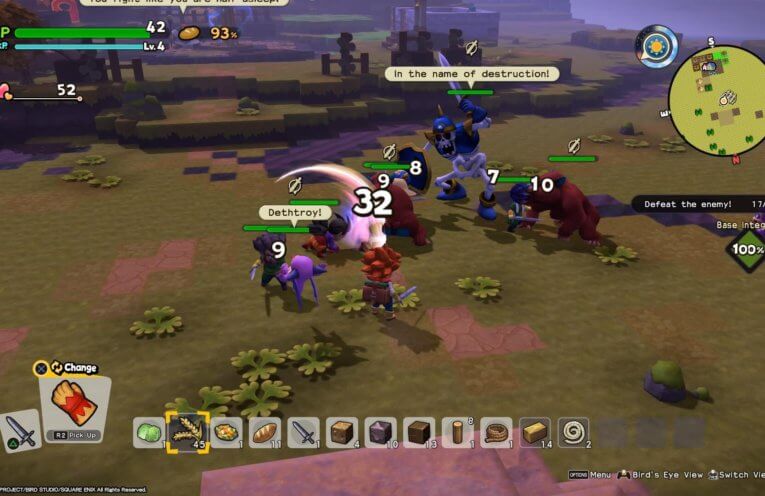
Task: Select the wooden log hotbar slot
Action: click(x=457, y=433)
